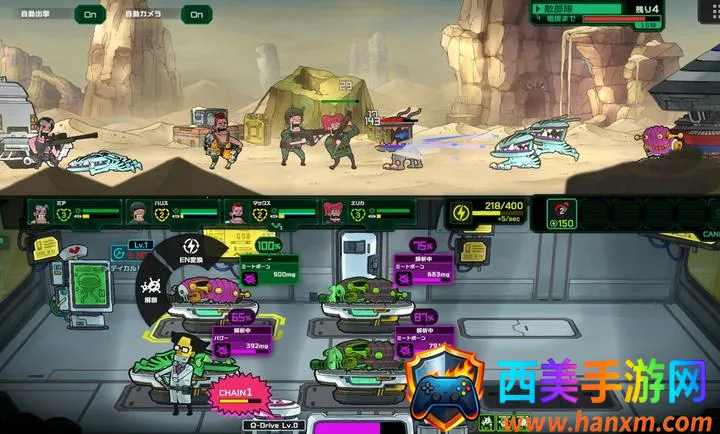The height and width of the screenshot is (434, 720).
Task: Activate the grenade item costing 150
Action: pos(565,213)
